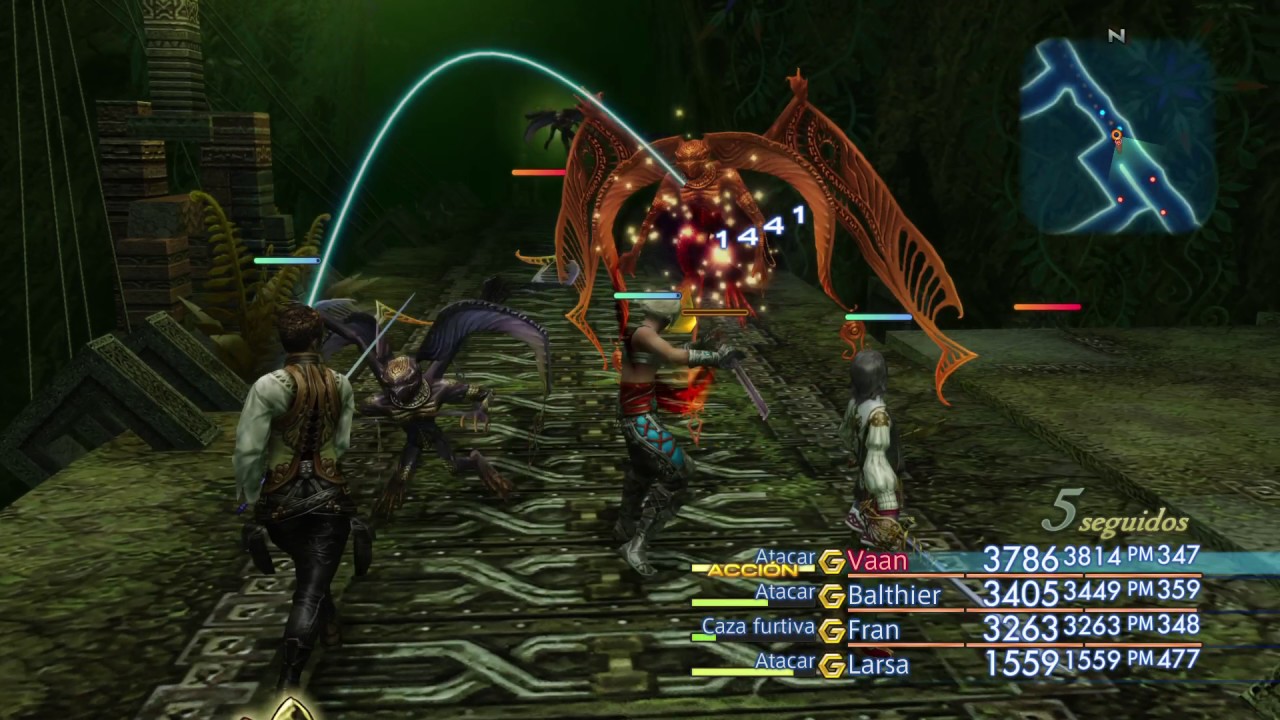This screenshot has height=720, width=1280.
Task: Pick Fran from the party list
Action: point(873,631)
